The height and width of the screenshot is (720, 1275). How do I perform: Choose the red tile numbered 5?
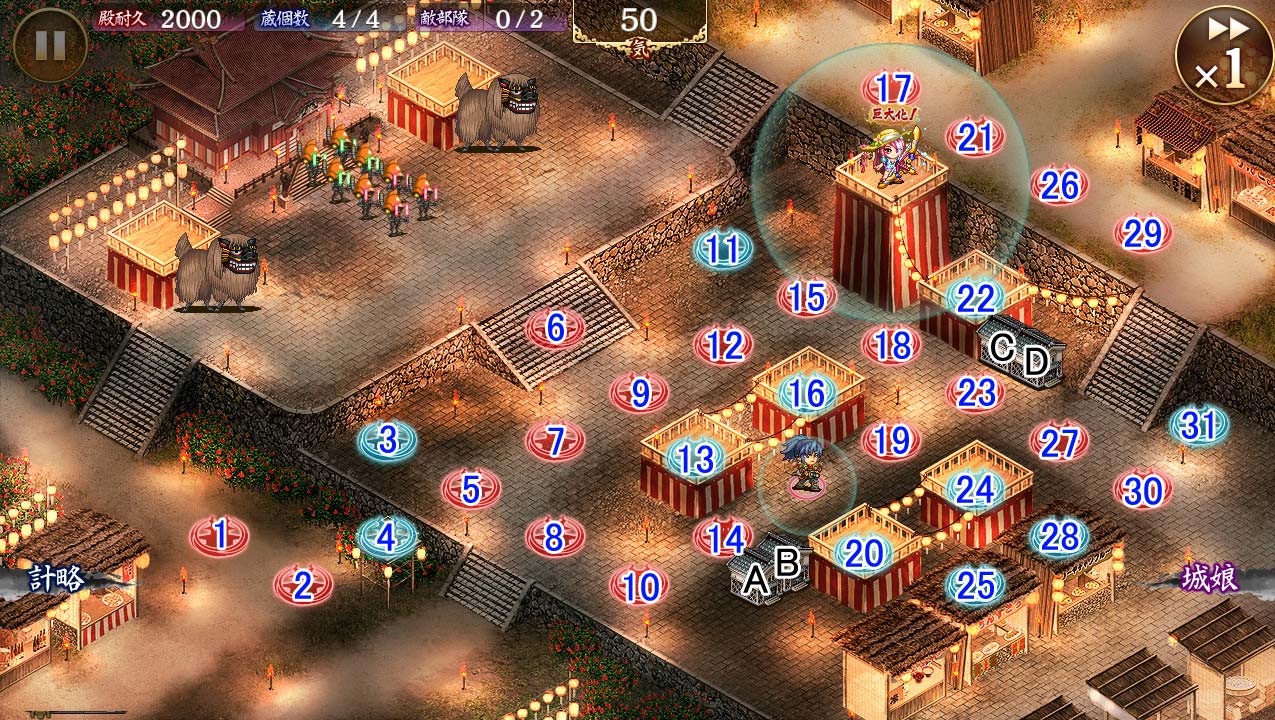tap(471, 489)
